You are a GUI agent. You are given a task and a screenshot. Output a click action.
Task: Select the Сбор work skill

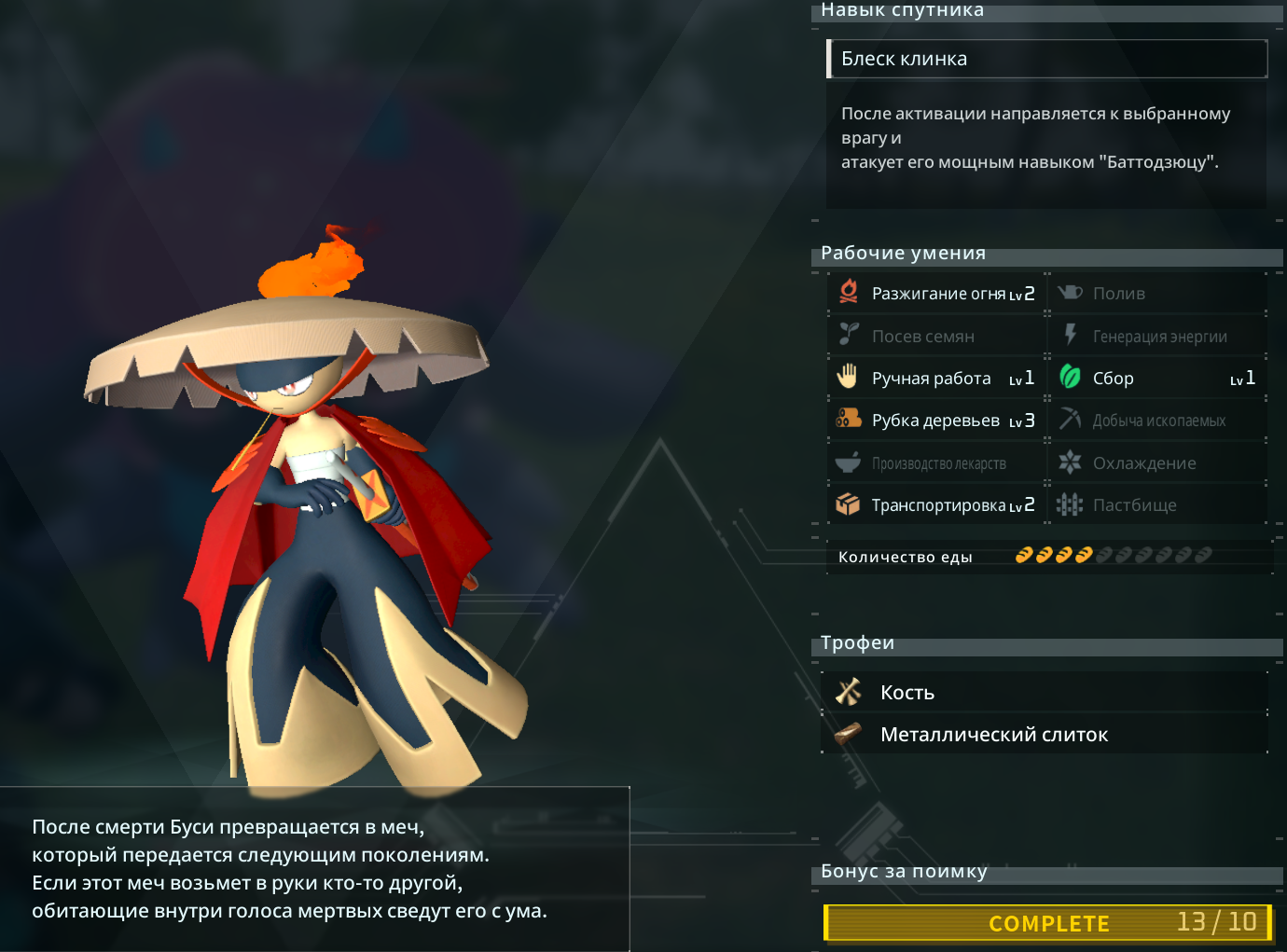(x=1156, y=379)
